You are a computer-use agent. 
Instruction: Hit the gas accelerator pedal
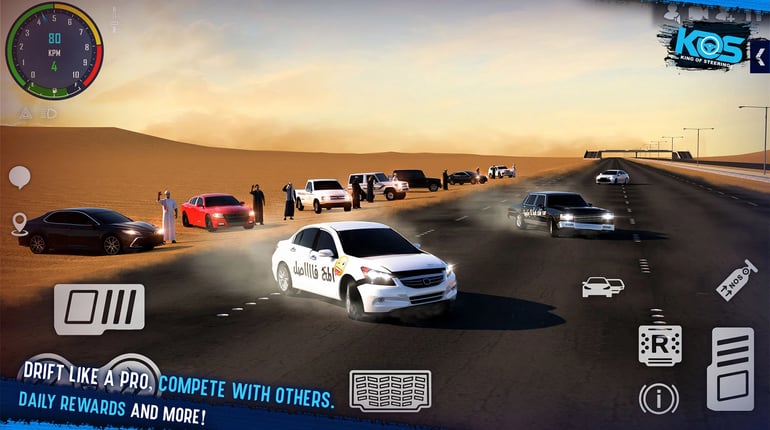(730, 368)
